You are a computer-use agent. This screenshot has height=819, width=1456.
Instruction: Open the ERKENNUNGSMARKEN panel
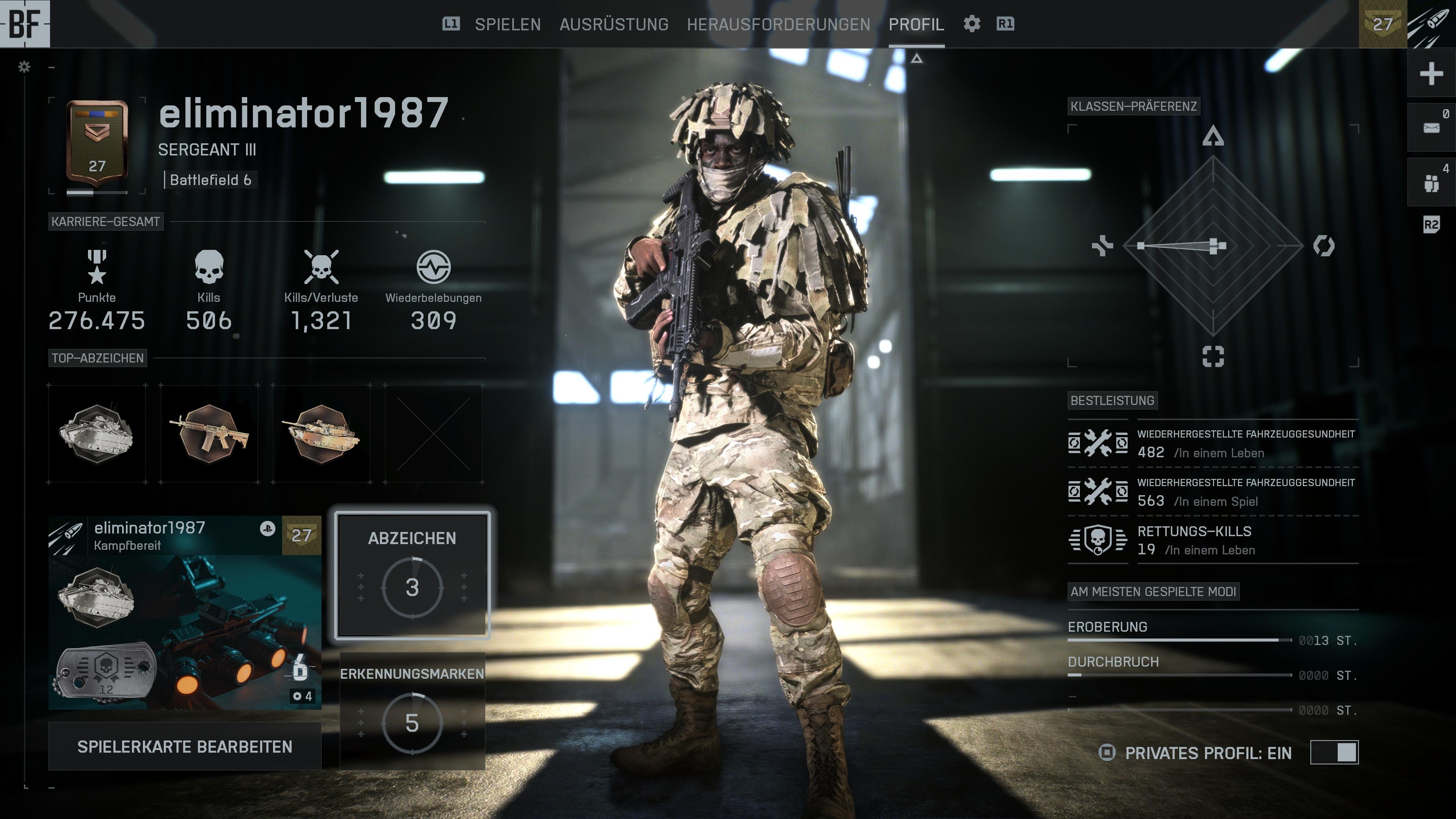click(412, 711)
